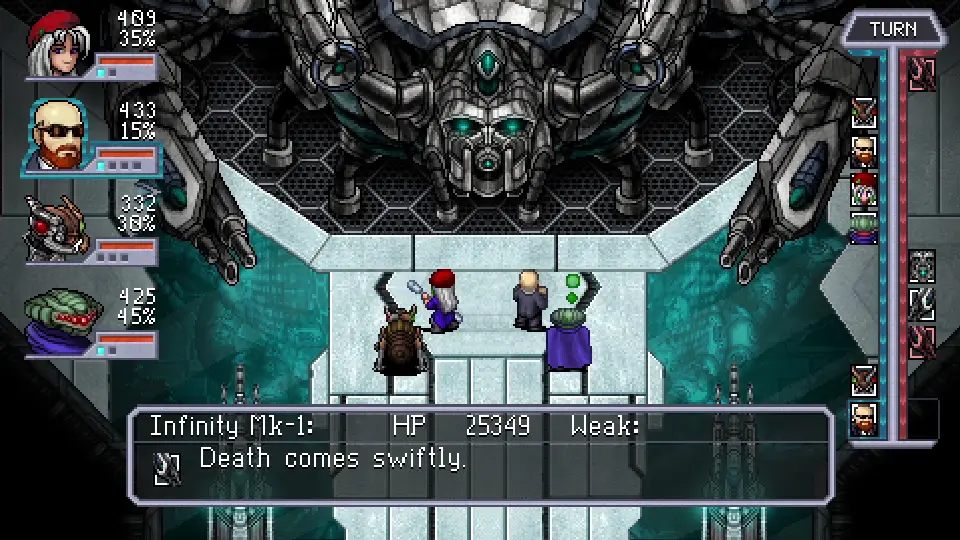Click the TURN order header
This screenshot has width=960, height=540.
coord(892,29)
